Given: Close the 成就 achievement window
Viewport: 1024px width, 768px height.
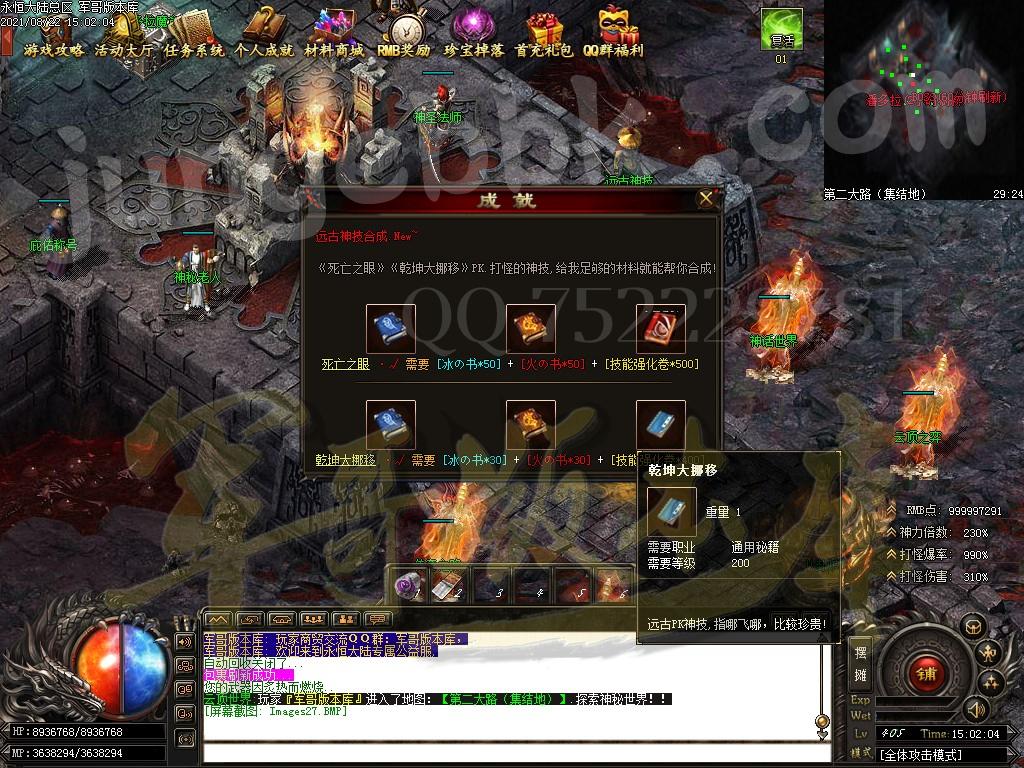Looking at the screenshot, I should point(706,199).
